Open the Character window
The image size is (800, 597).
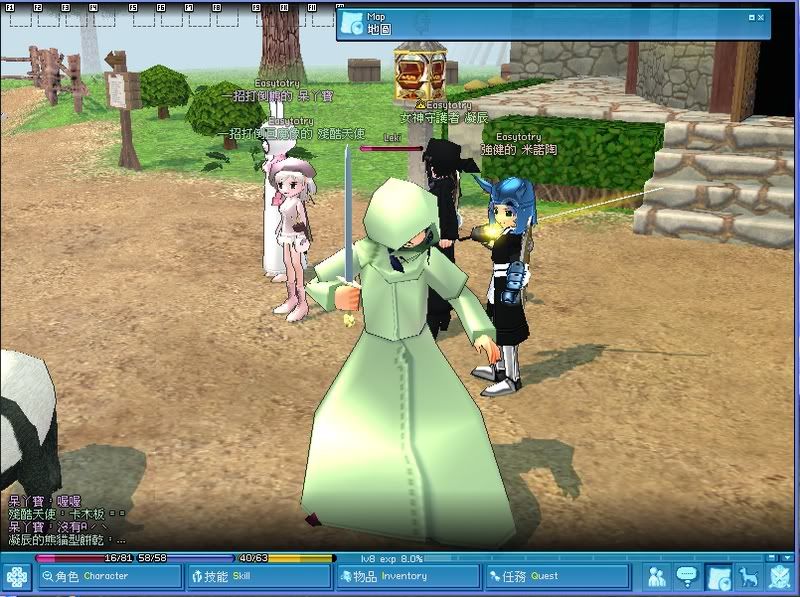110,576
